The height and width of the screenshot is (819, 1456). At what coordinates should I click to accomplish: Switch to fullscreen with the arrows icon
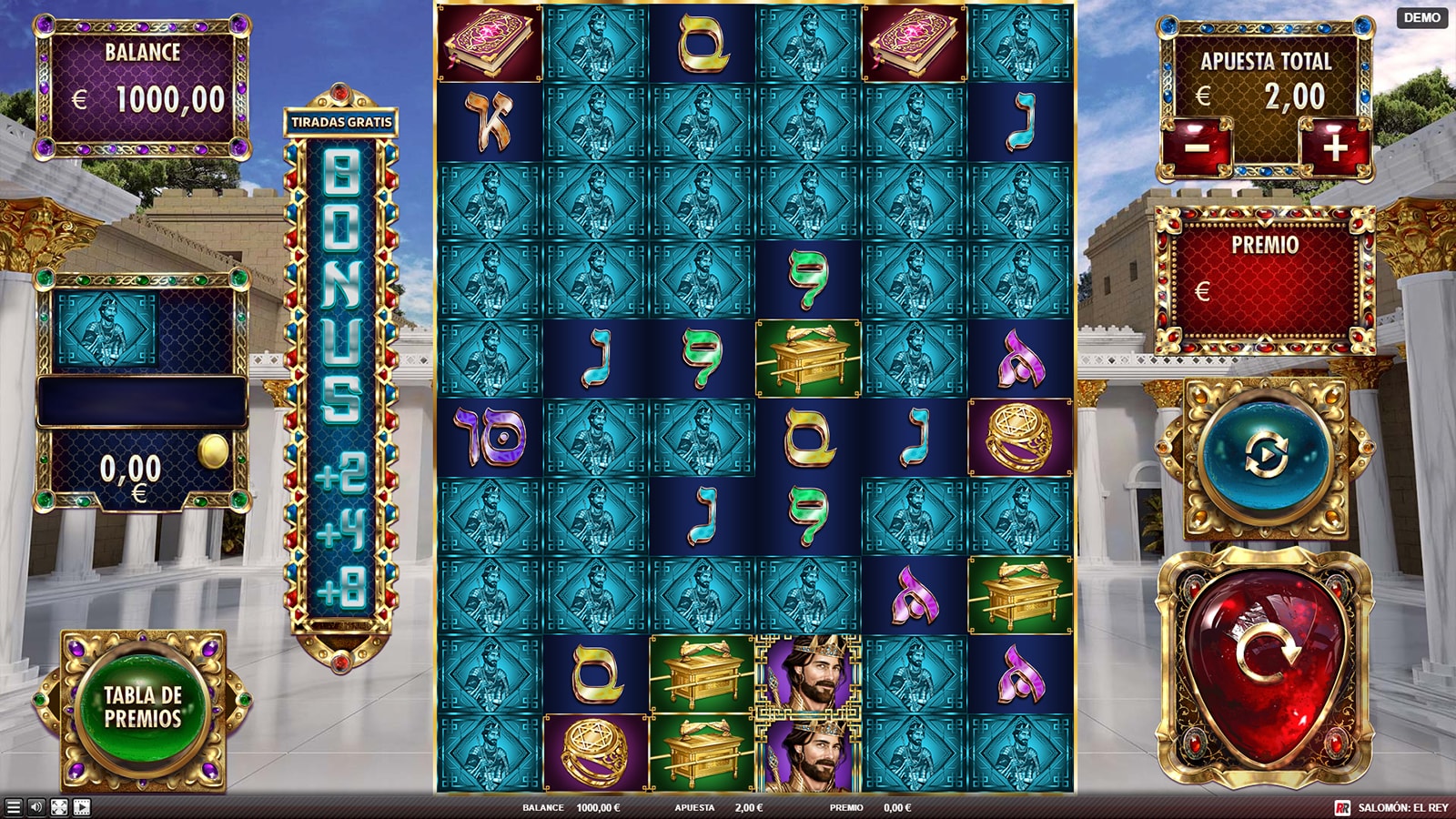pos(59,807)
